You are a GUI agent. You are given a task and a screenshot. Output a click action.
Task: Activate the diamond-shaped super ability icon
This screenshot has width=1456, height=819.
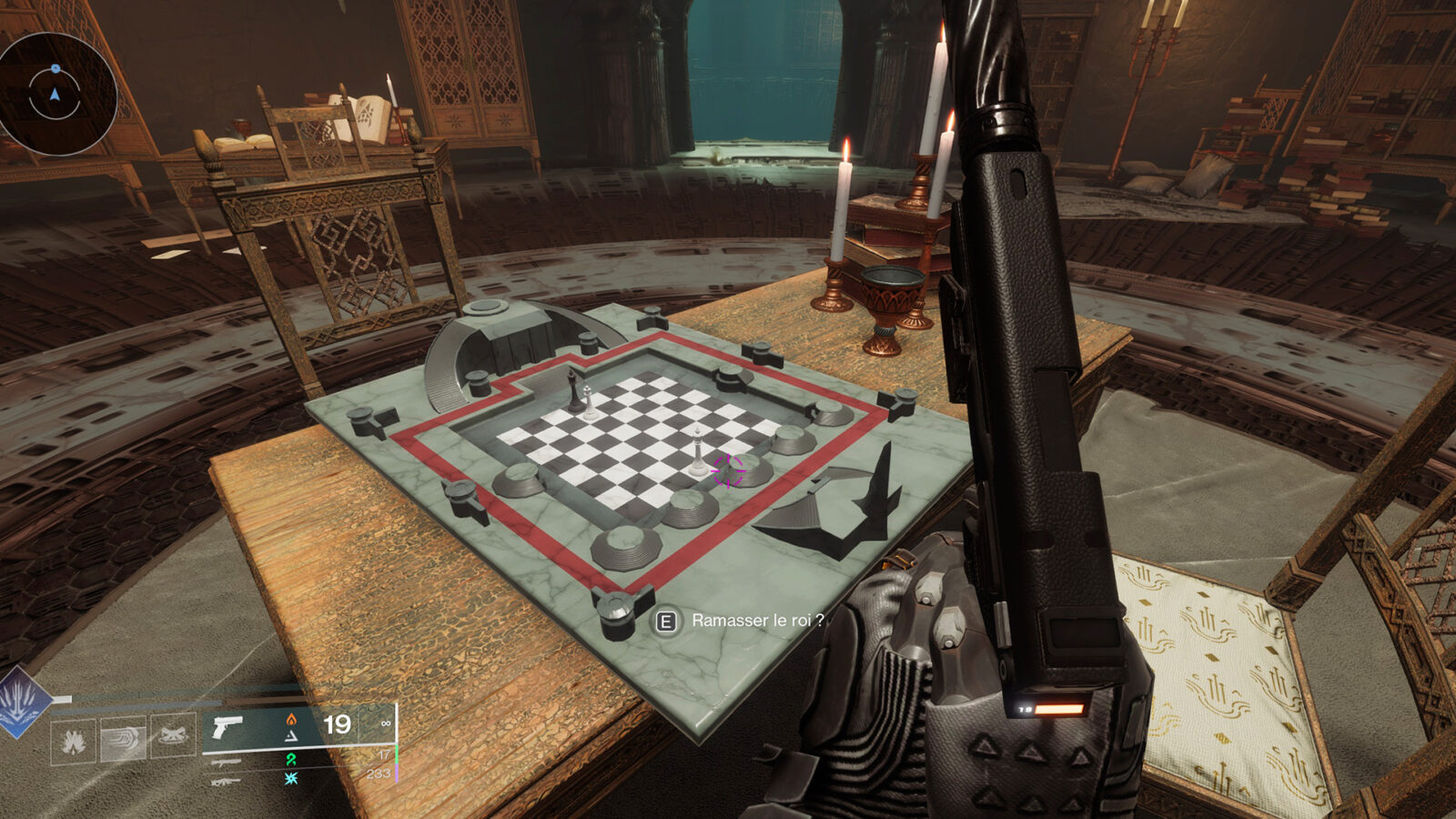point(20,703)
